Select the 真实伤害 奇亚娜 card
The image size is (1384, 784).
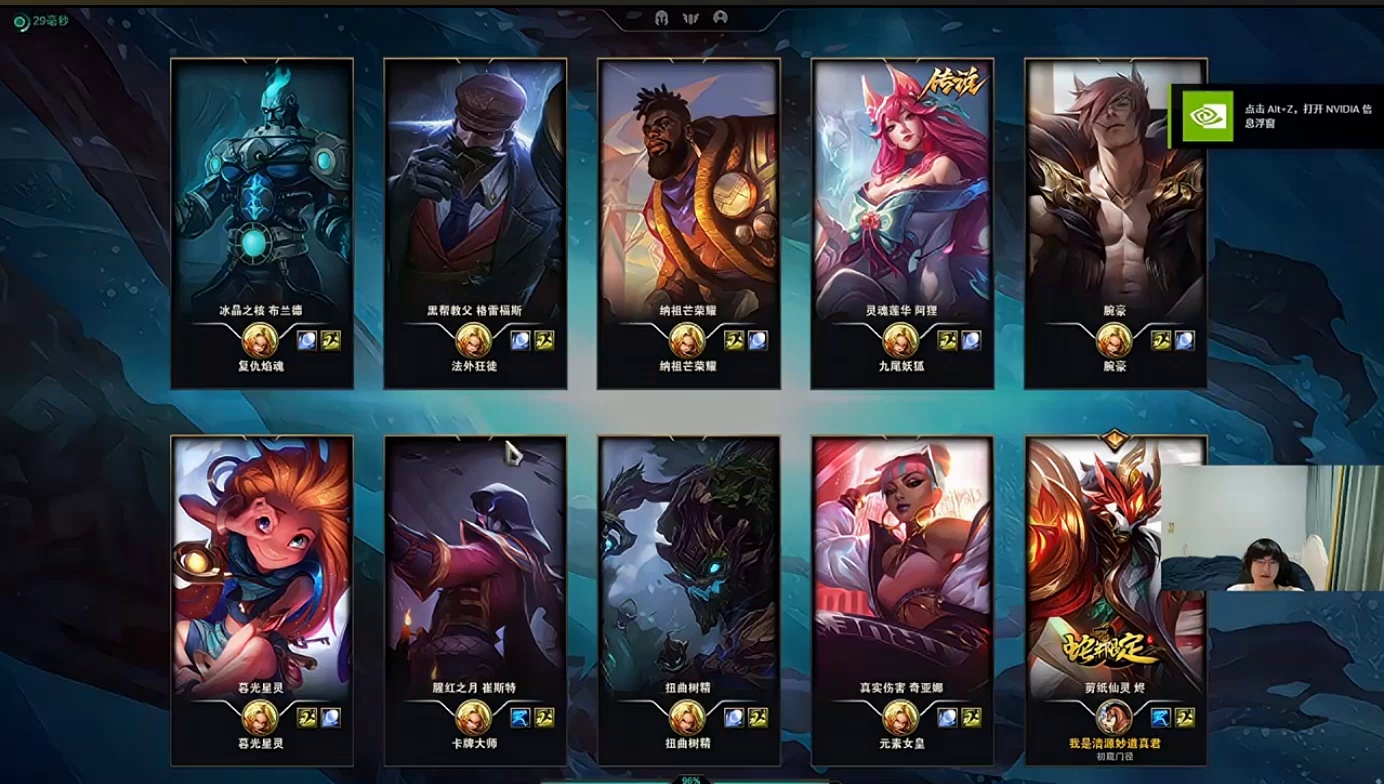[x=902, y=600]
